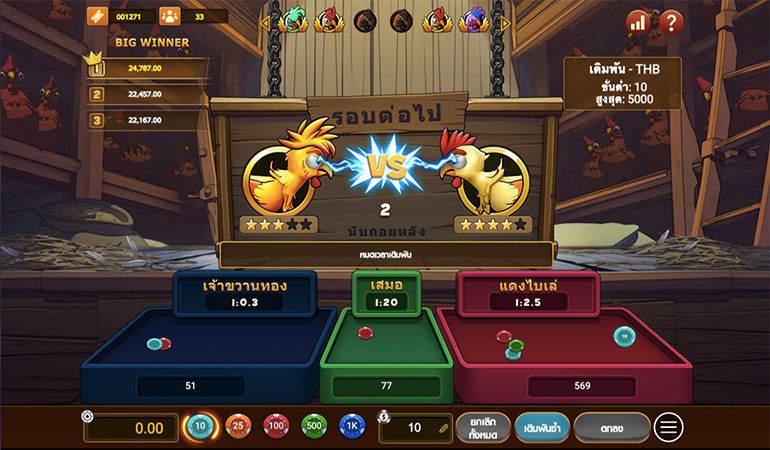
Task: Cancel all bets with ยกเลิกทั้งหมด
Action: [x=483, y=428]
